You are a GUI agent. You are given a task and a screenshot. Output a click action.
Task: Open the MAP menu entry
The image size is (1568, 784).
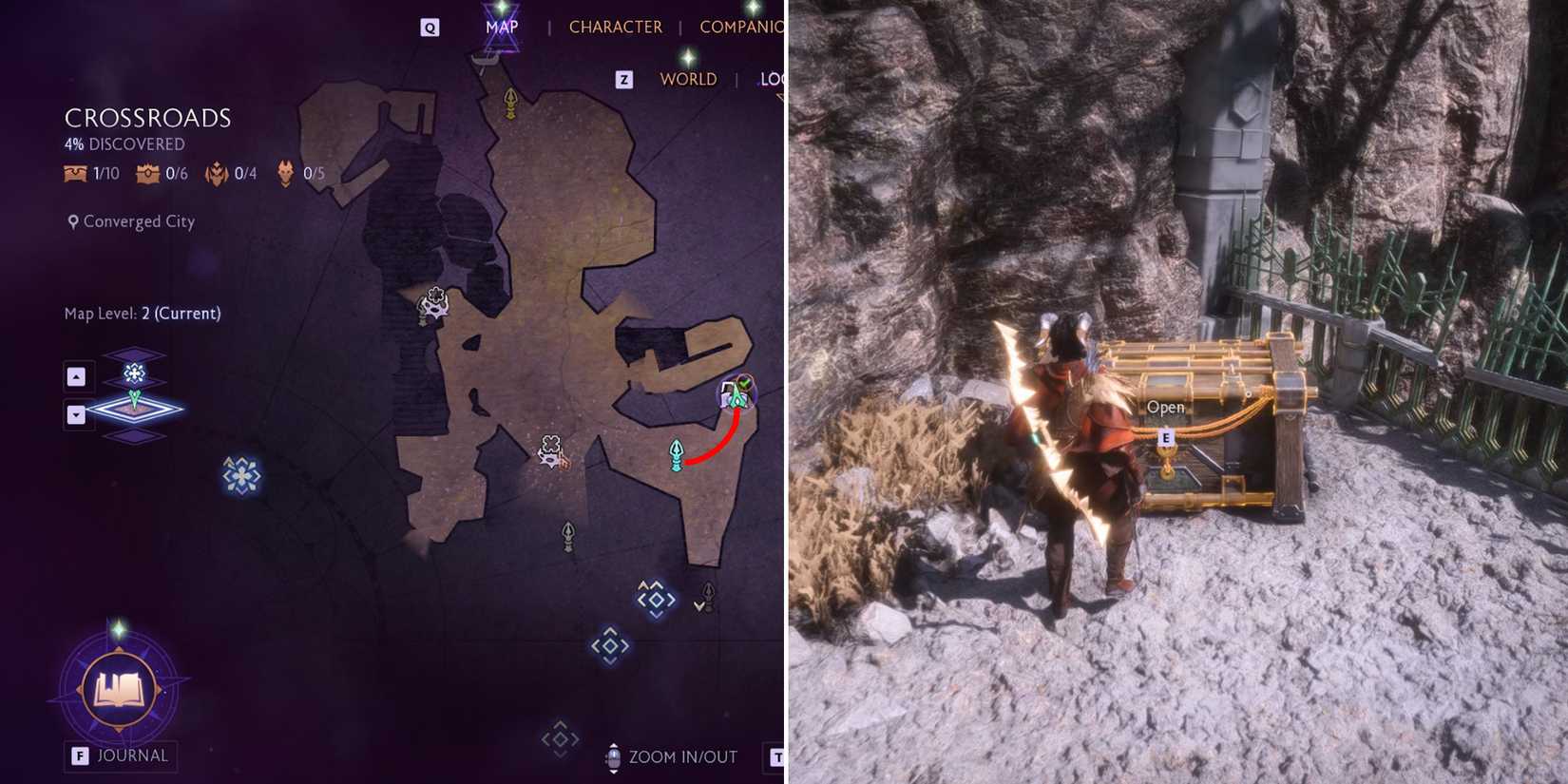[501, 26]
